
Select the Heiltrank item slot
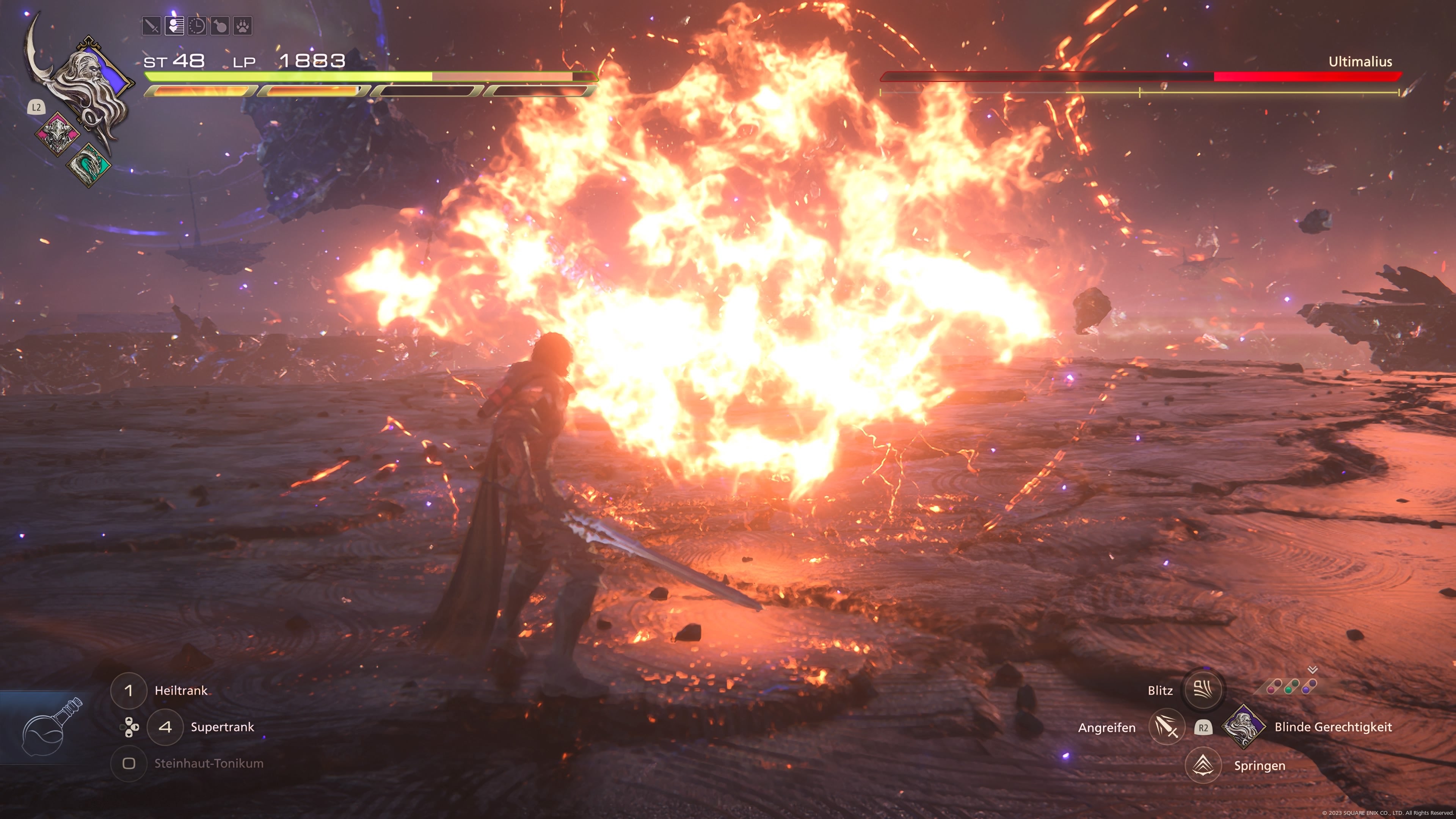(x=129, y=690)
